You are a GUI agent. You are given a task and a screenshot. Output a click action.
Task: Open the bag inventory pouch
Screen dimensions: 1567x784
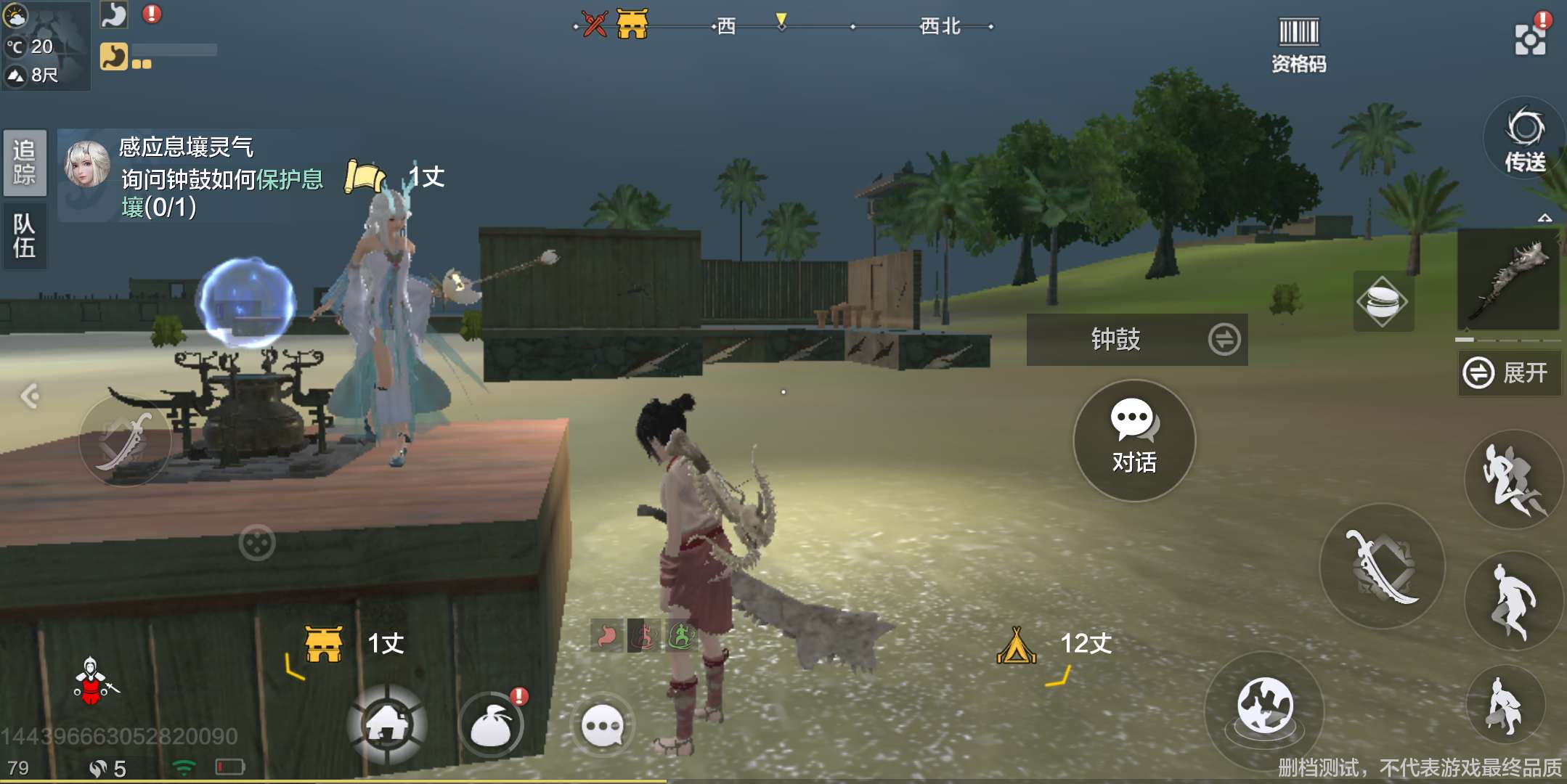point(492,724)
